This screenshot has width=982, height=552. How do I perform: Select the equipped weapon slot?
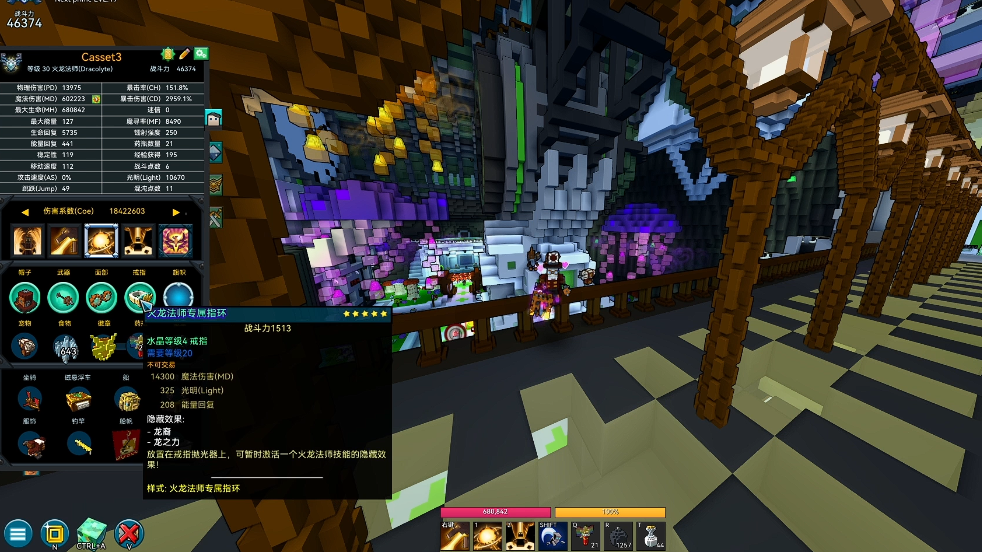tap(63, 297)
